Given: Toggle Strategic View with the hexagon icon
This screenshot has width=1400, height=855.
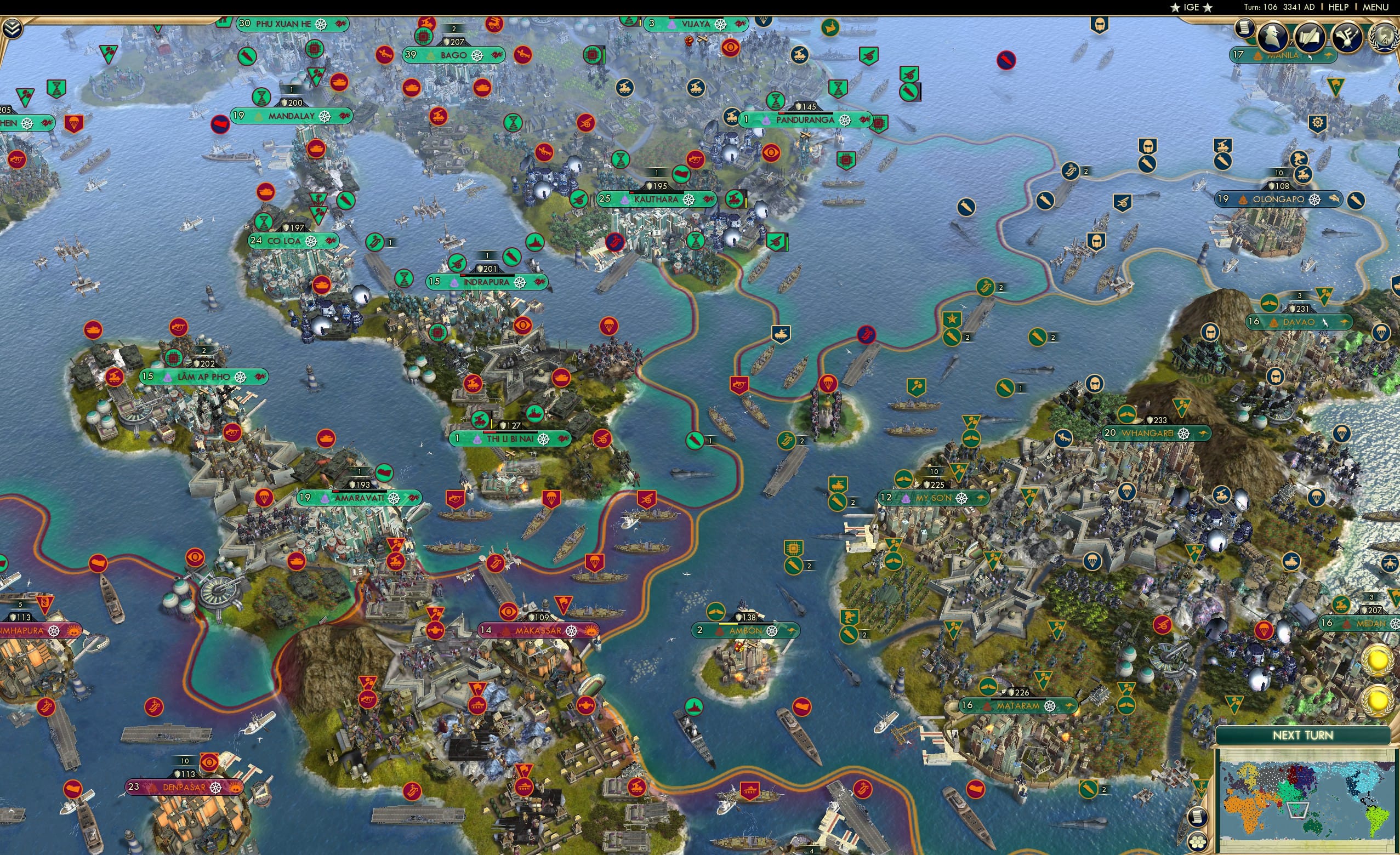Looking at the screenshot, I should point(1198,843).
